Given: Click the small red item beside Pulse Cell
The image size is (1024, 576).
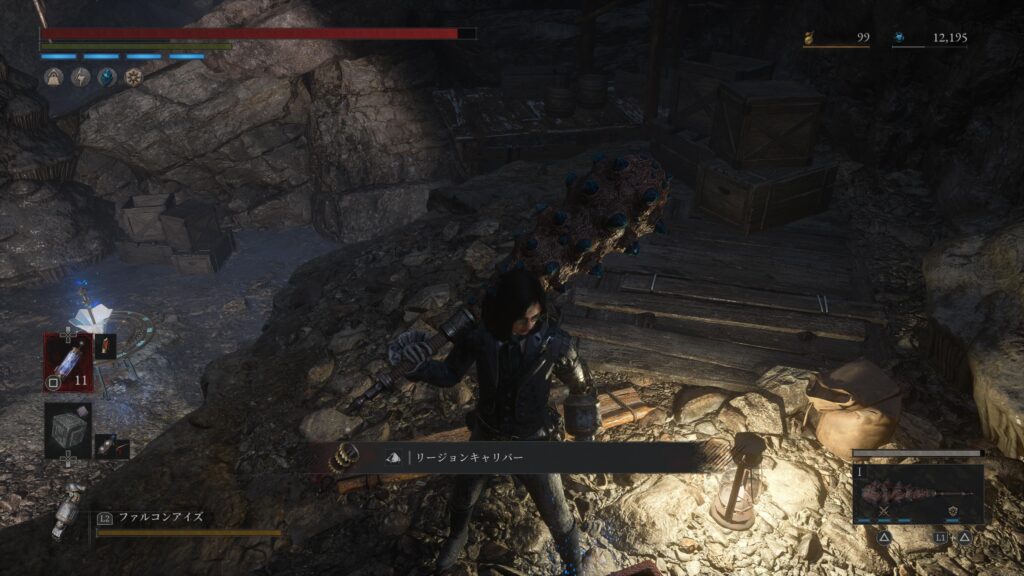Looking at the screenshot, I should pyautogui.click(x=107, y=347).
